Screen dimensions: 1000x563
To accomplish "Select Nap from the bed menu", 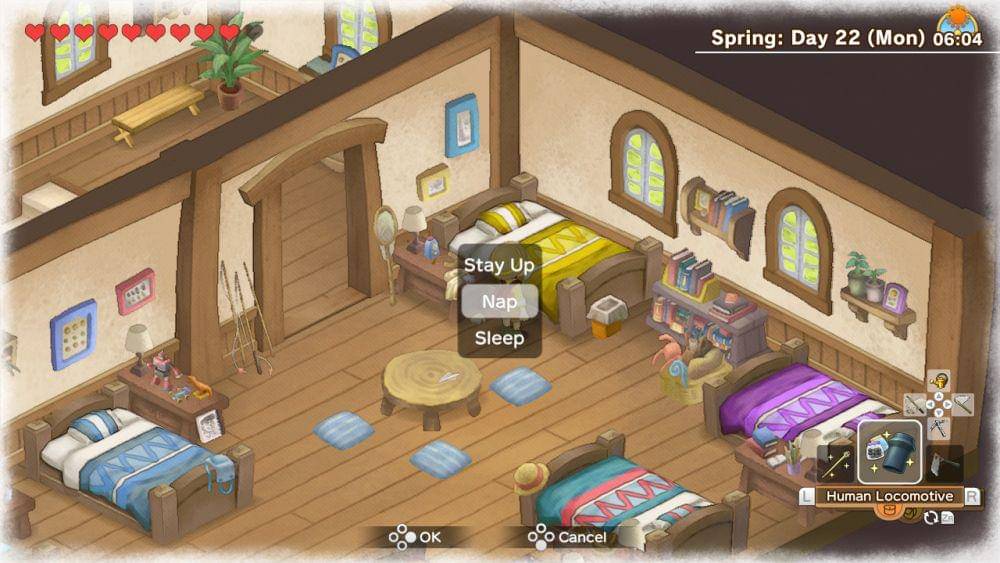I will 499,301.
